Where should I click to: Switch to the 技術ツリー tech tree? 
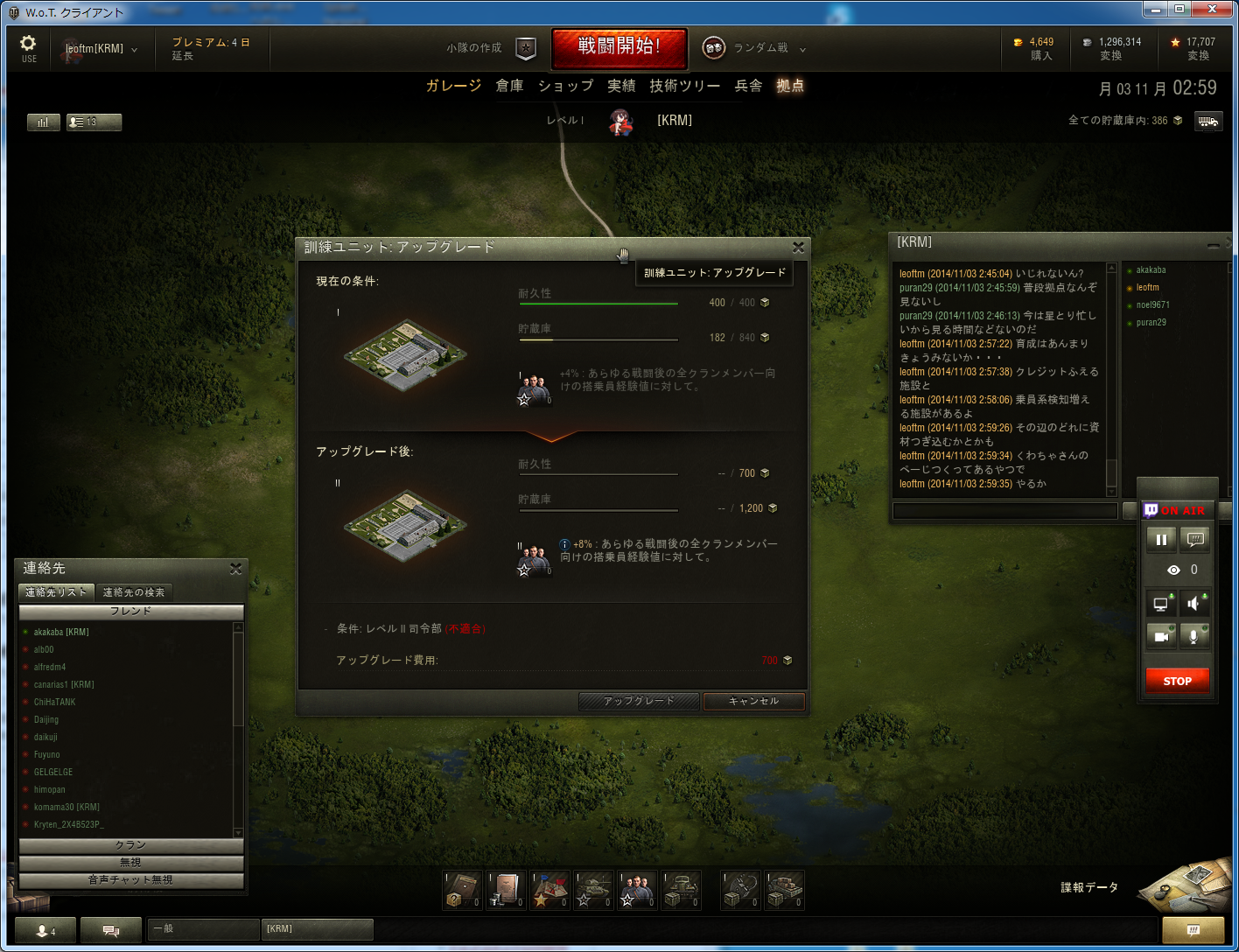(x=684, y=86)
